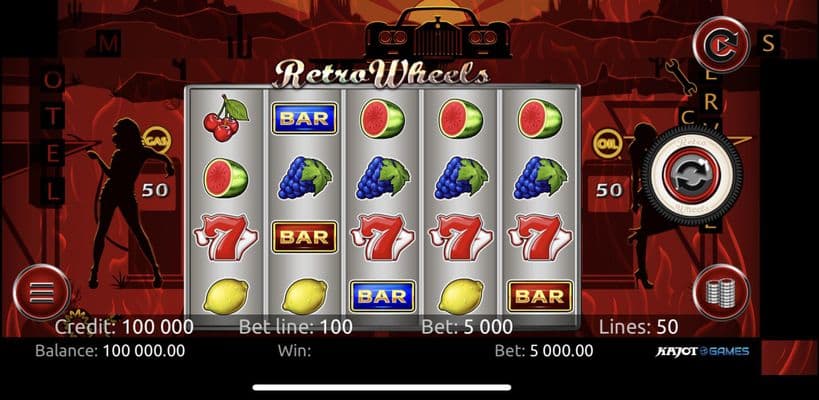Click the Kajot Games logo
The image size is (819, 400).
pos(700,351)
